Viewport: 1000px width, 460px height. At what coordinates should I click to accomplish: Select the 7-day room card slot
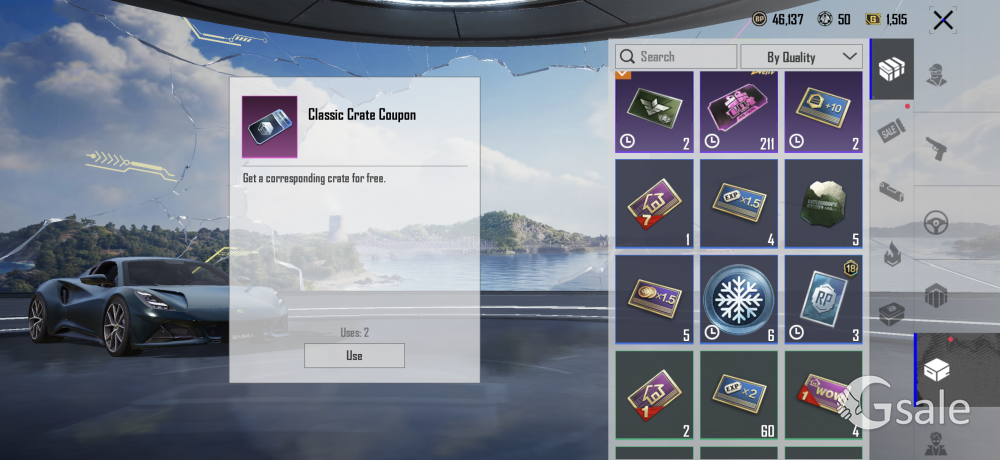tap(654, 203)
